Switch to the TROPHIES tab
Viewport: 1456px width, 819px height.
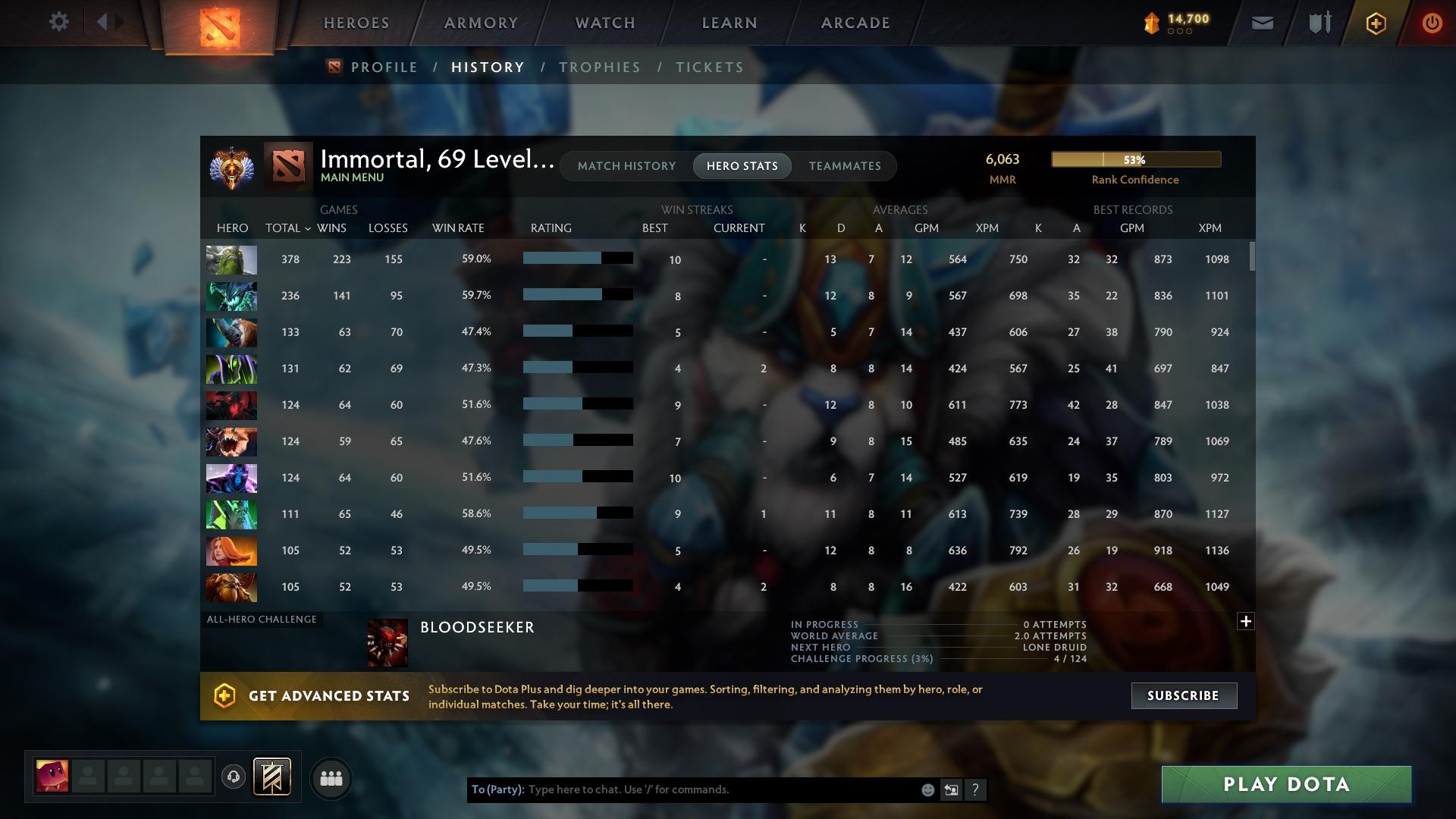[x=598, y=67]
